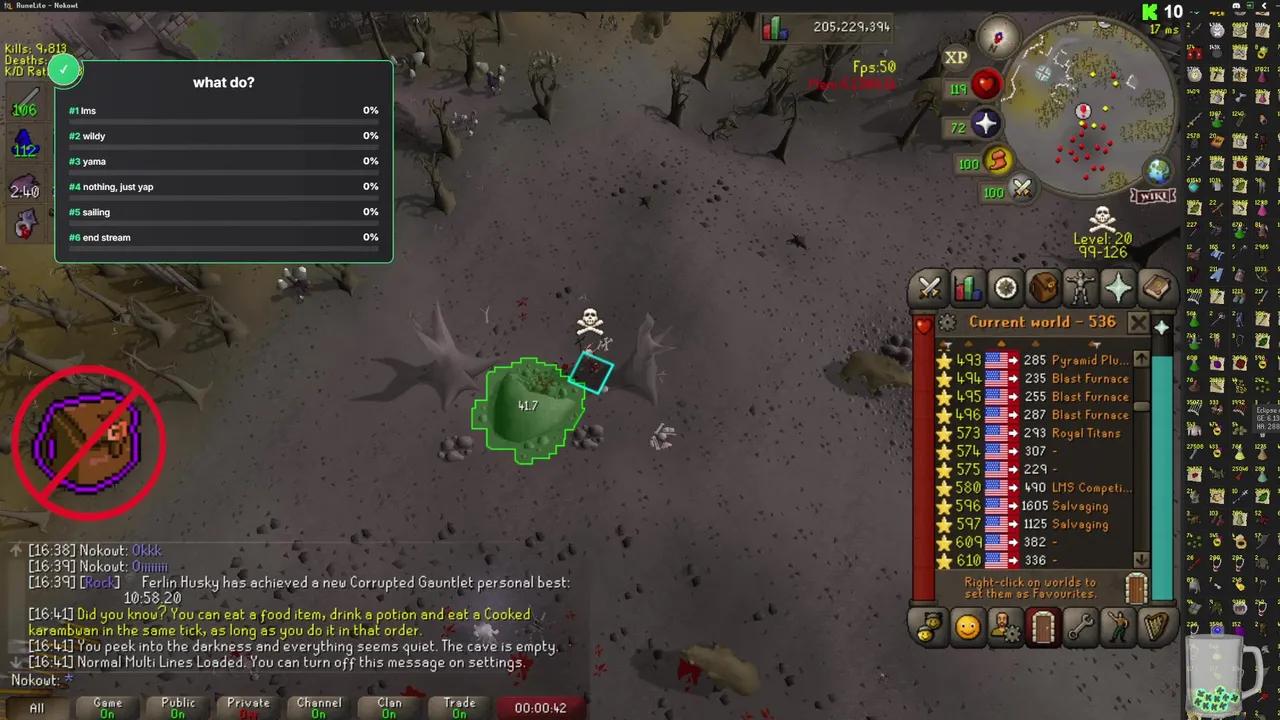Collapse the RuneLite sidebar chevron
1280x720 pixels.
1264,7
